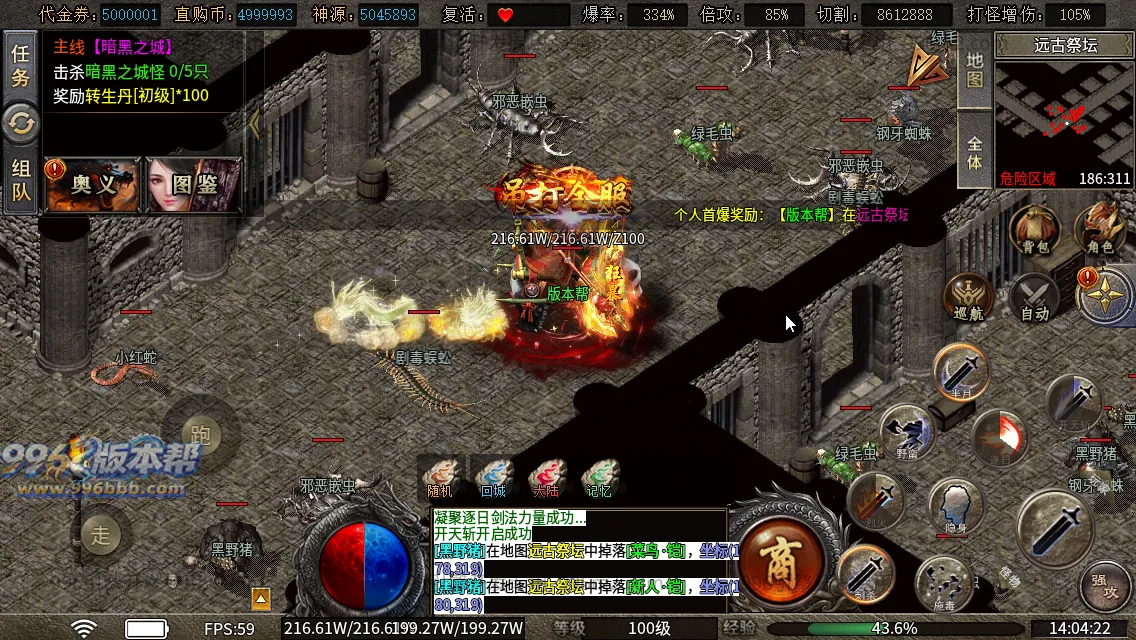
Task: Open the 角色 character sheet
Action: (1100, 230)
